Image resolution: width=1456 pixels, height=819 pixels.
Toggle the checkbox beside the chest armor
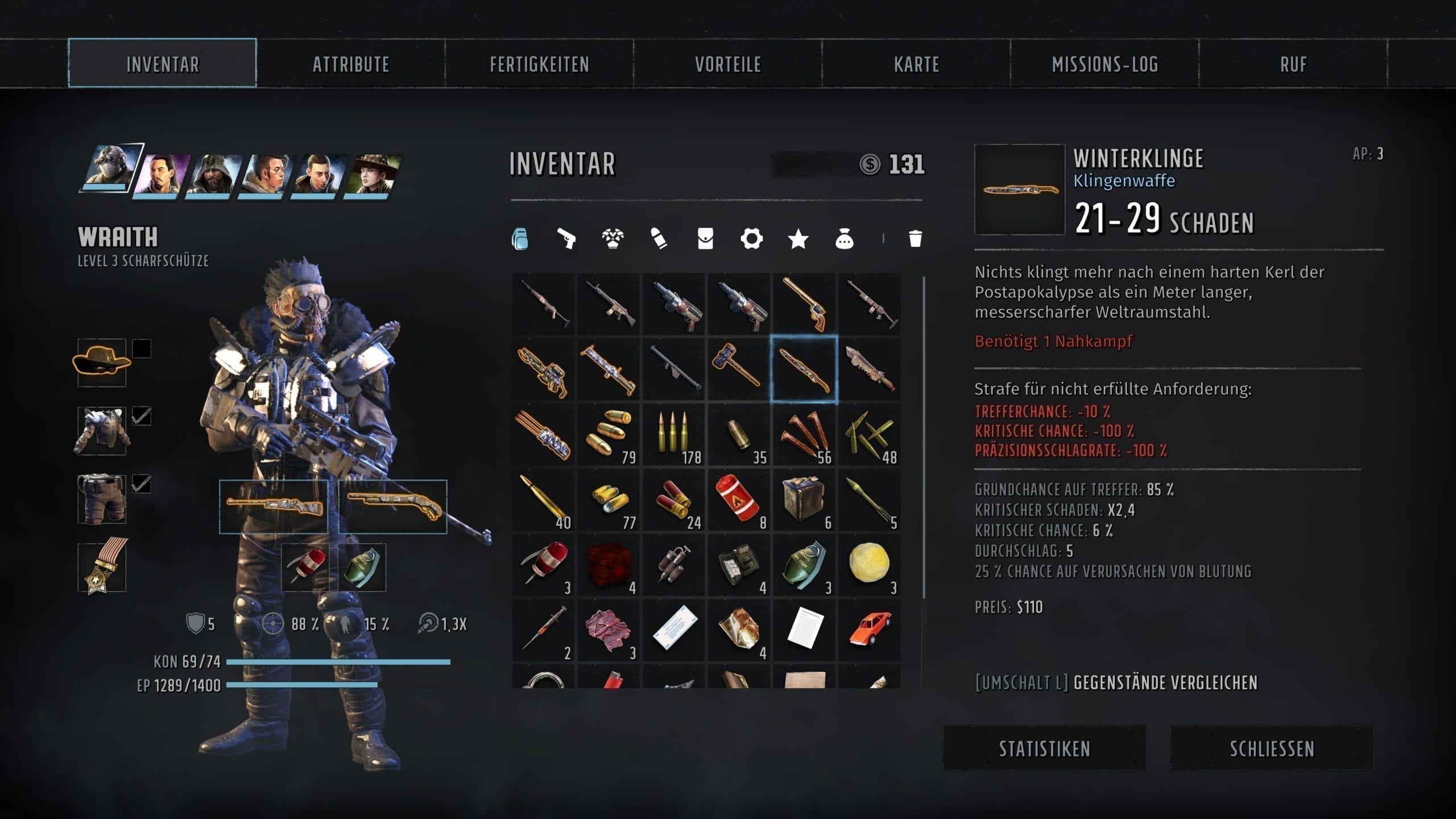click(142, 416)
